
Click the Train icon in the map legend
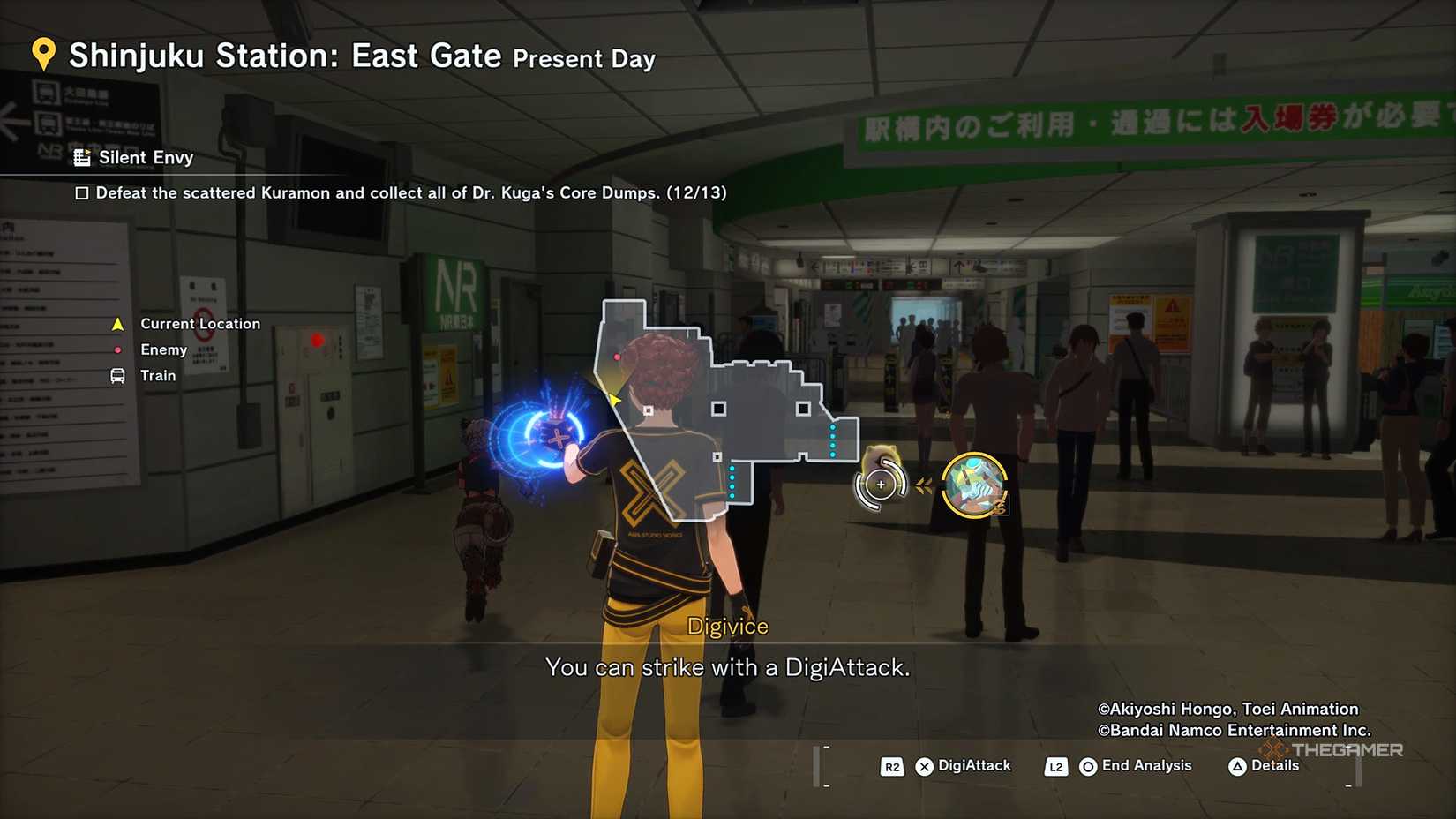point(116,375)
